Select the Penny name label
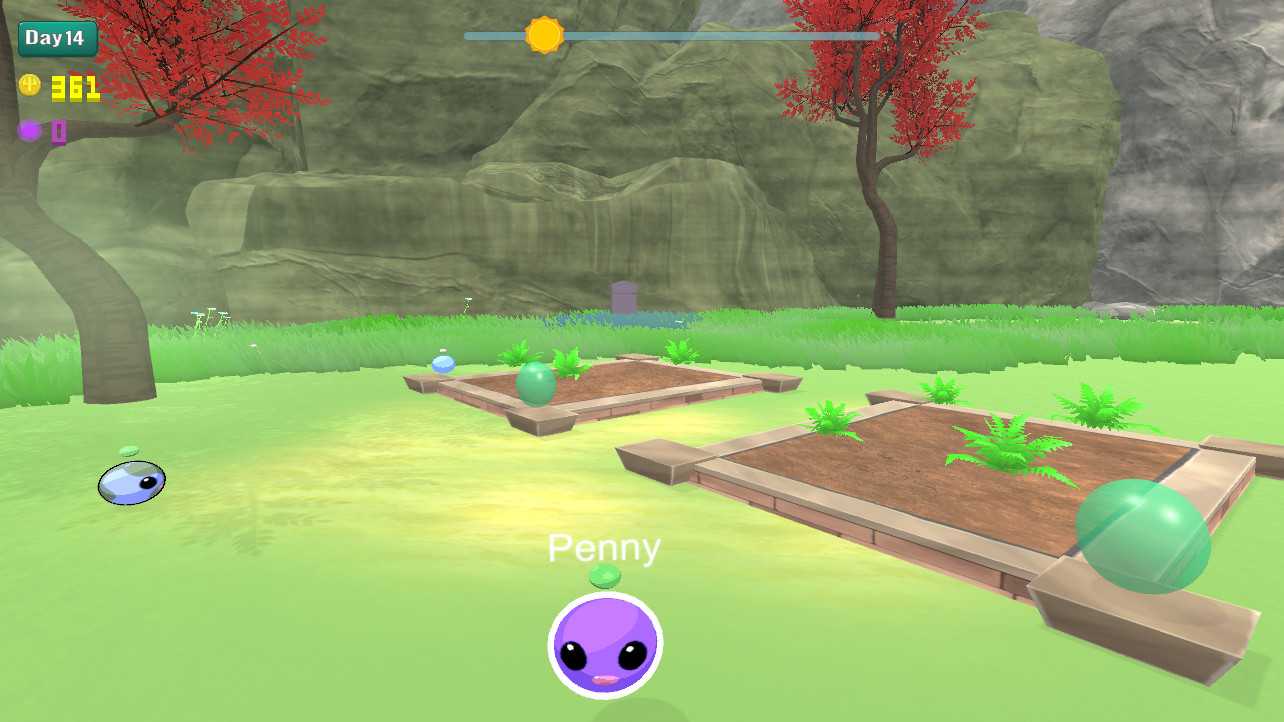 tap(604, 546)
